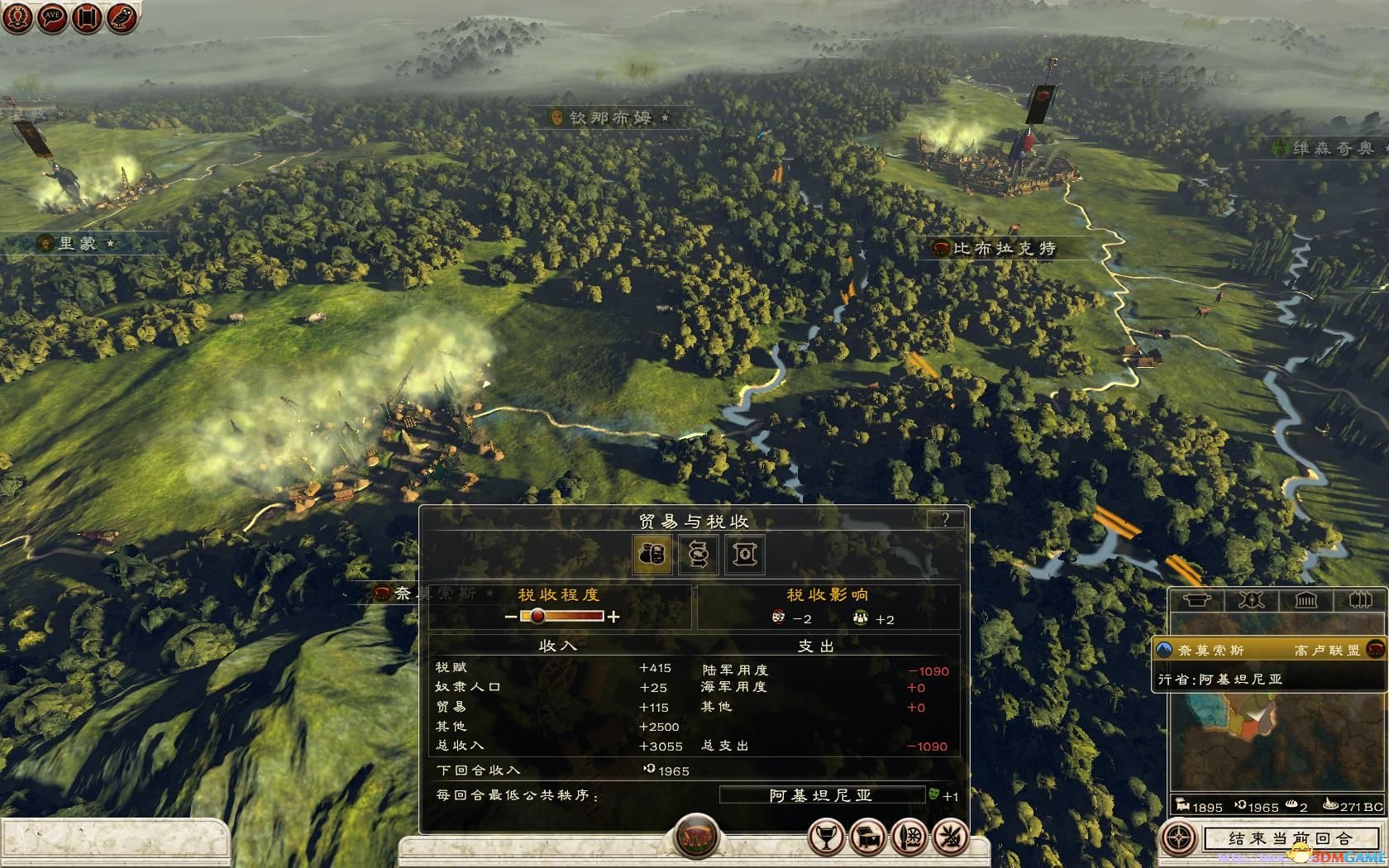Screen dimensions: 1389x868
Task: Adjust the tax level slider
Action: 537,616
